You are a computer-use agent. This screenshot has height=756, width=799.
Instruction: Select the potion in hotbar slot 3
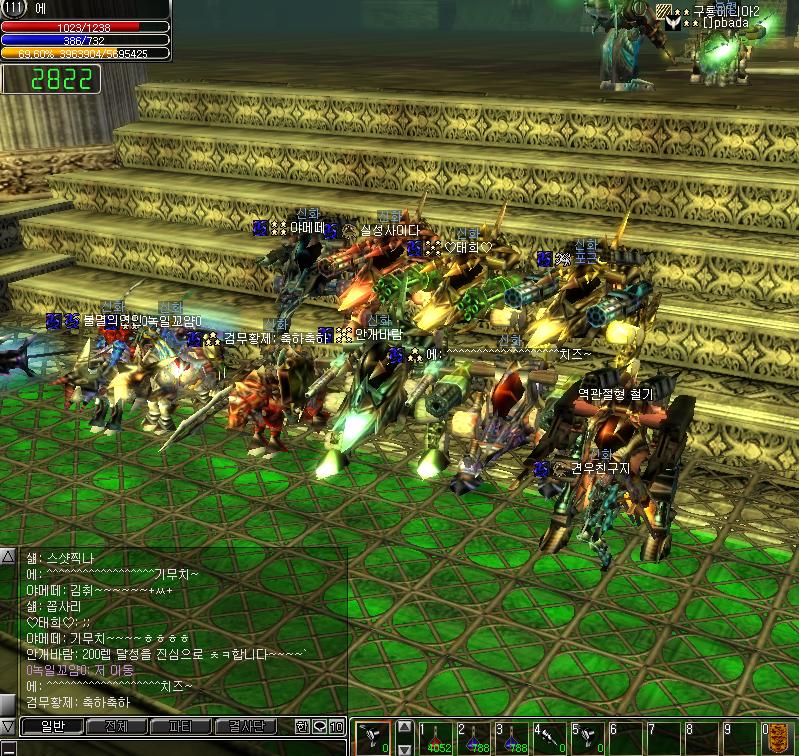512,738
